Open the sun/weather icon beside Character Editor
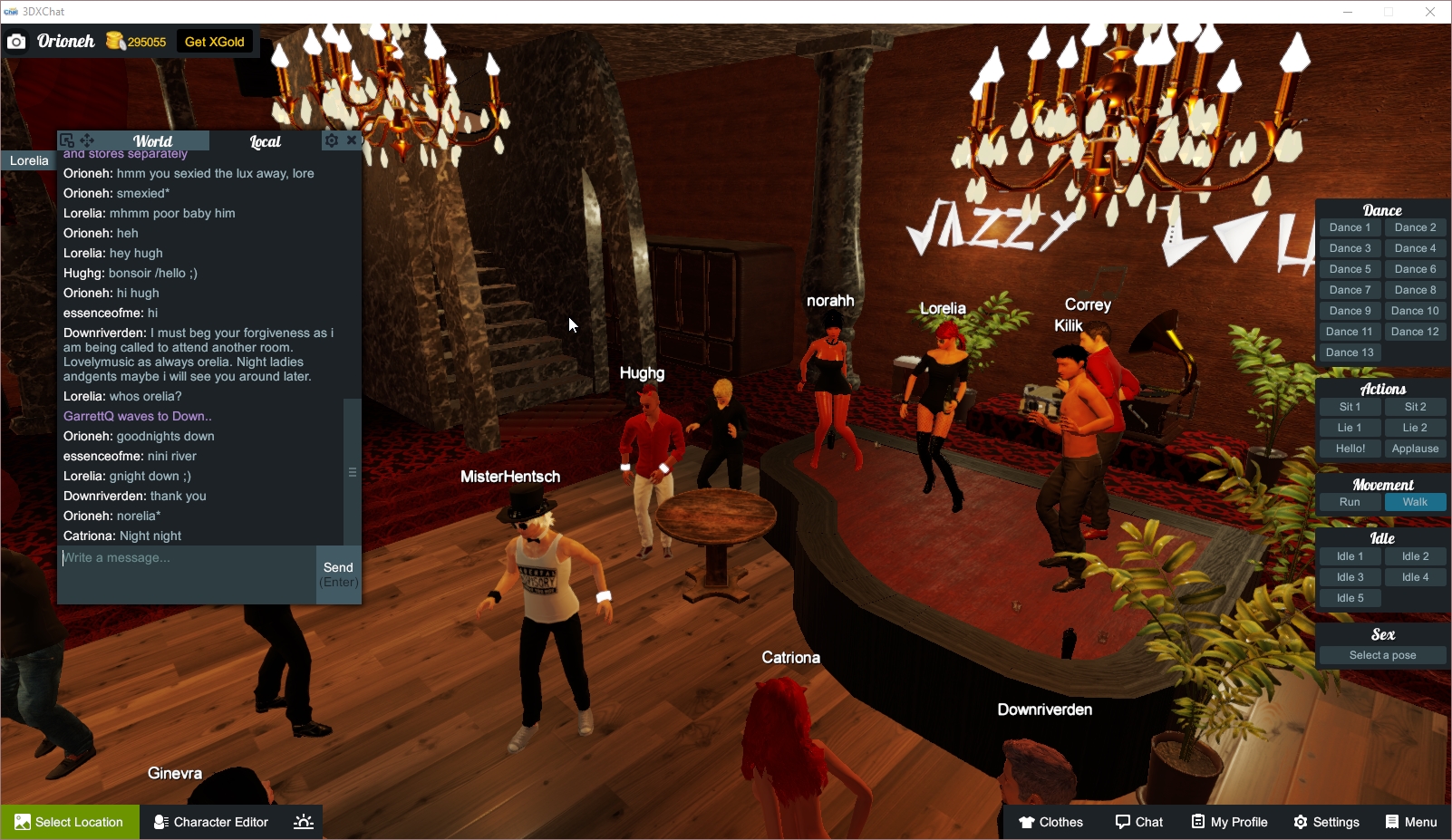Screen dimensions: 1452x840 (x=303, y=822)
